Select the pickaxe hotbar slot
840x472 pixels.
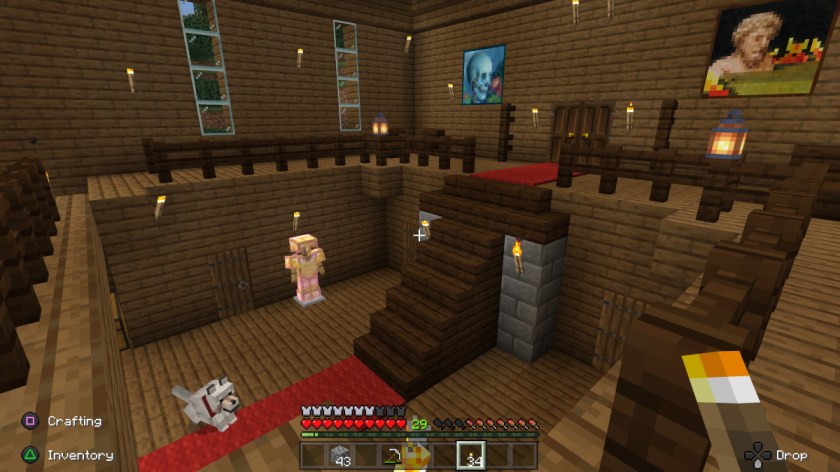[x=393, y=456]
